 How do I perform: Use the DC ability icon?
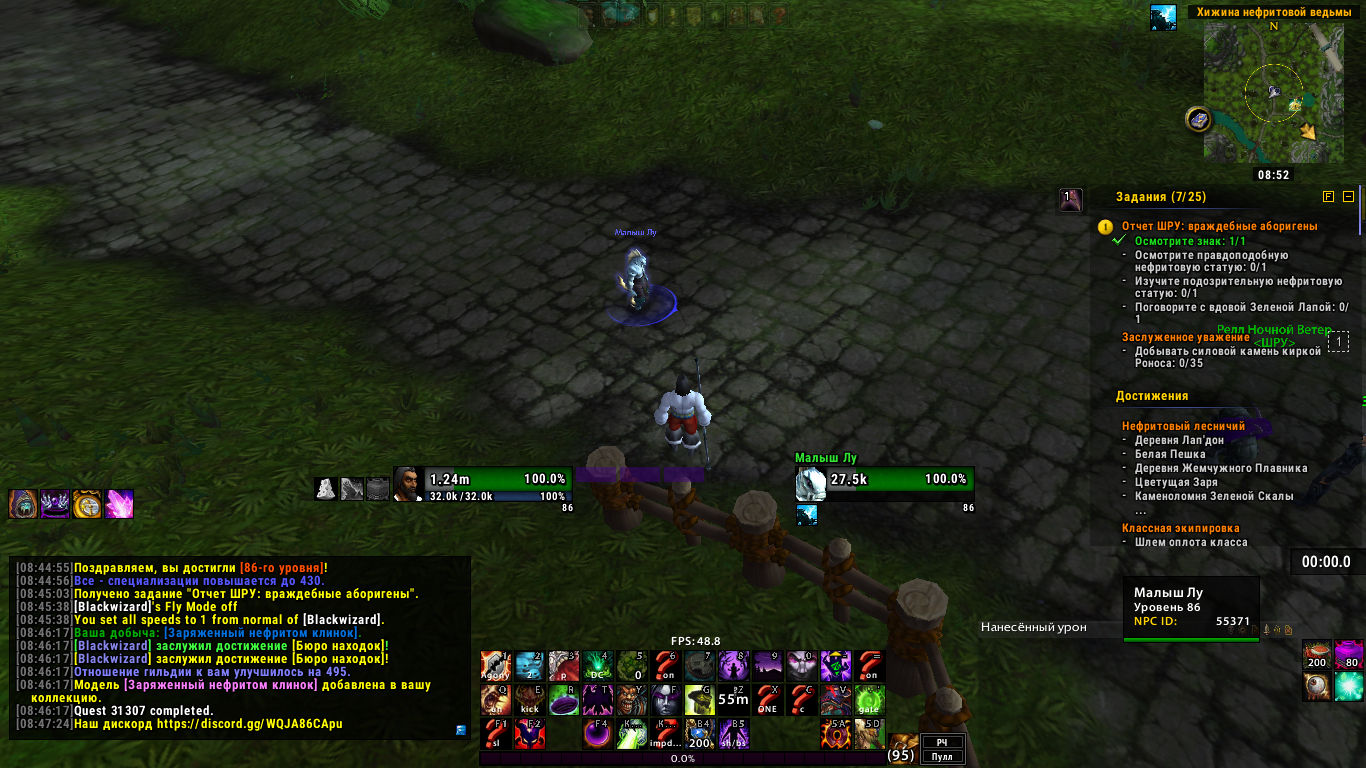coord(598,667)
